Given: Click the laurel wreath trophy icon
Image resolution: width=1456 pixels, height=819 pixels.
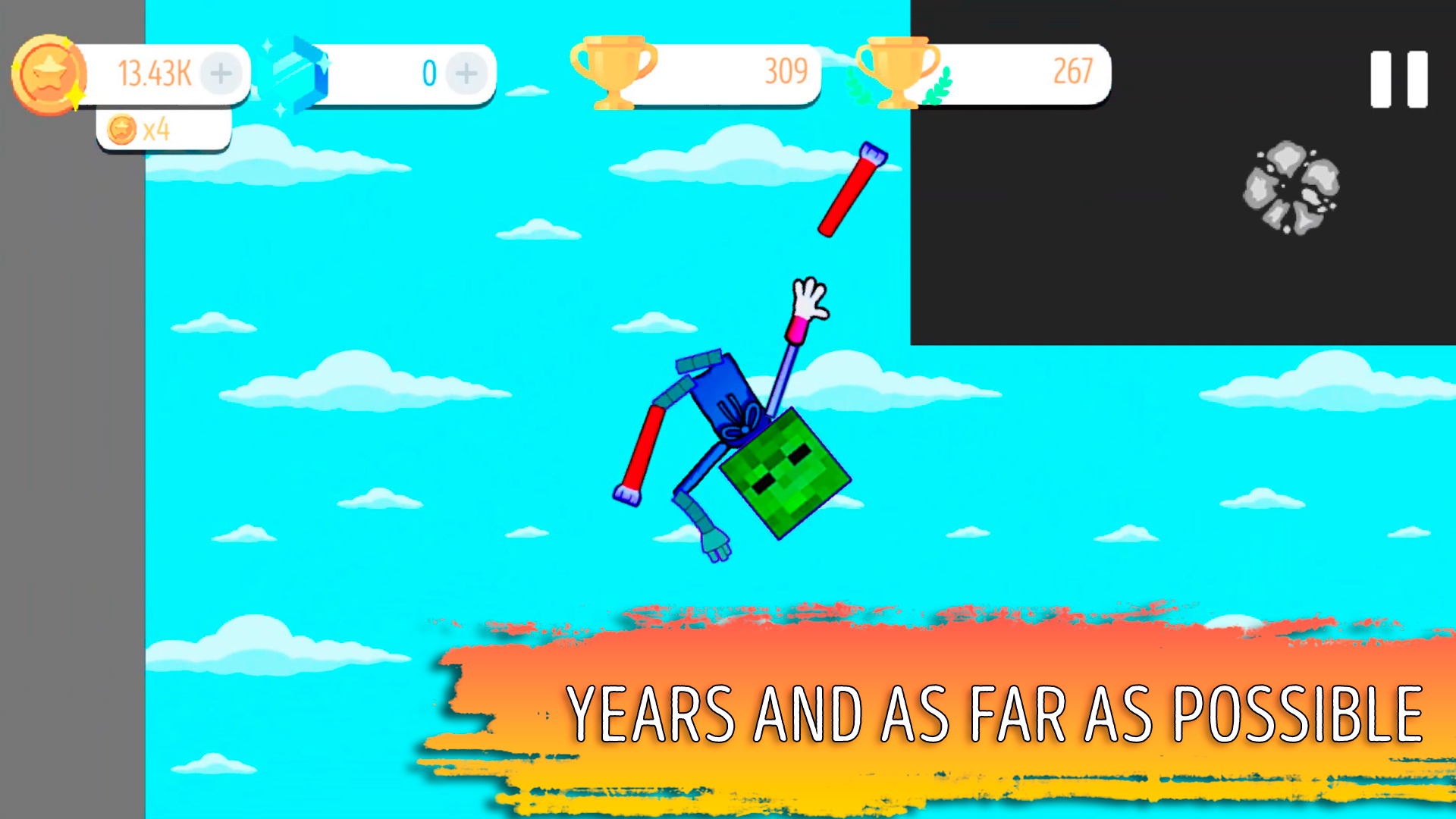Looking at the screenshot, I should point(895,74).
